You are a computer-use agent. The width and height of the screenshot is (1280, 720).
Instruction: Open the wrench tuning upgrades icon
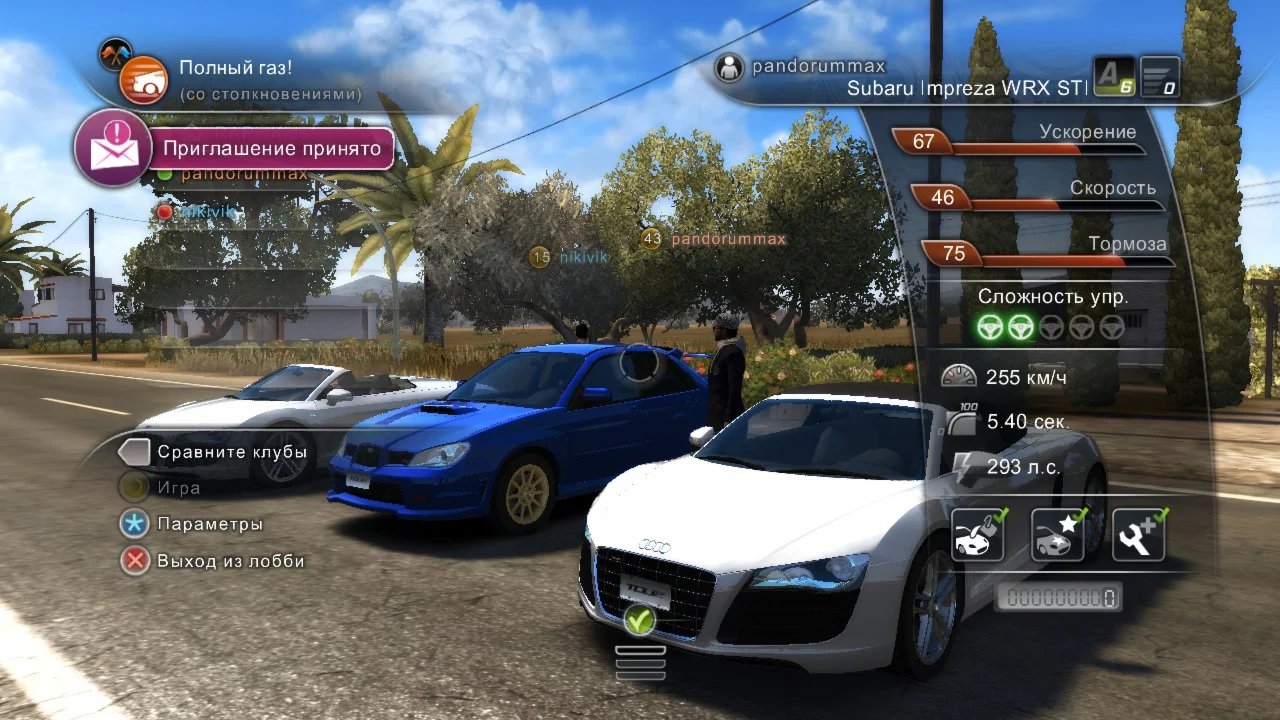[1139, 534]
